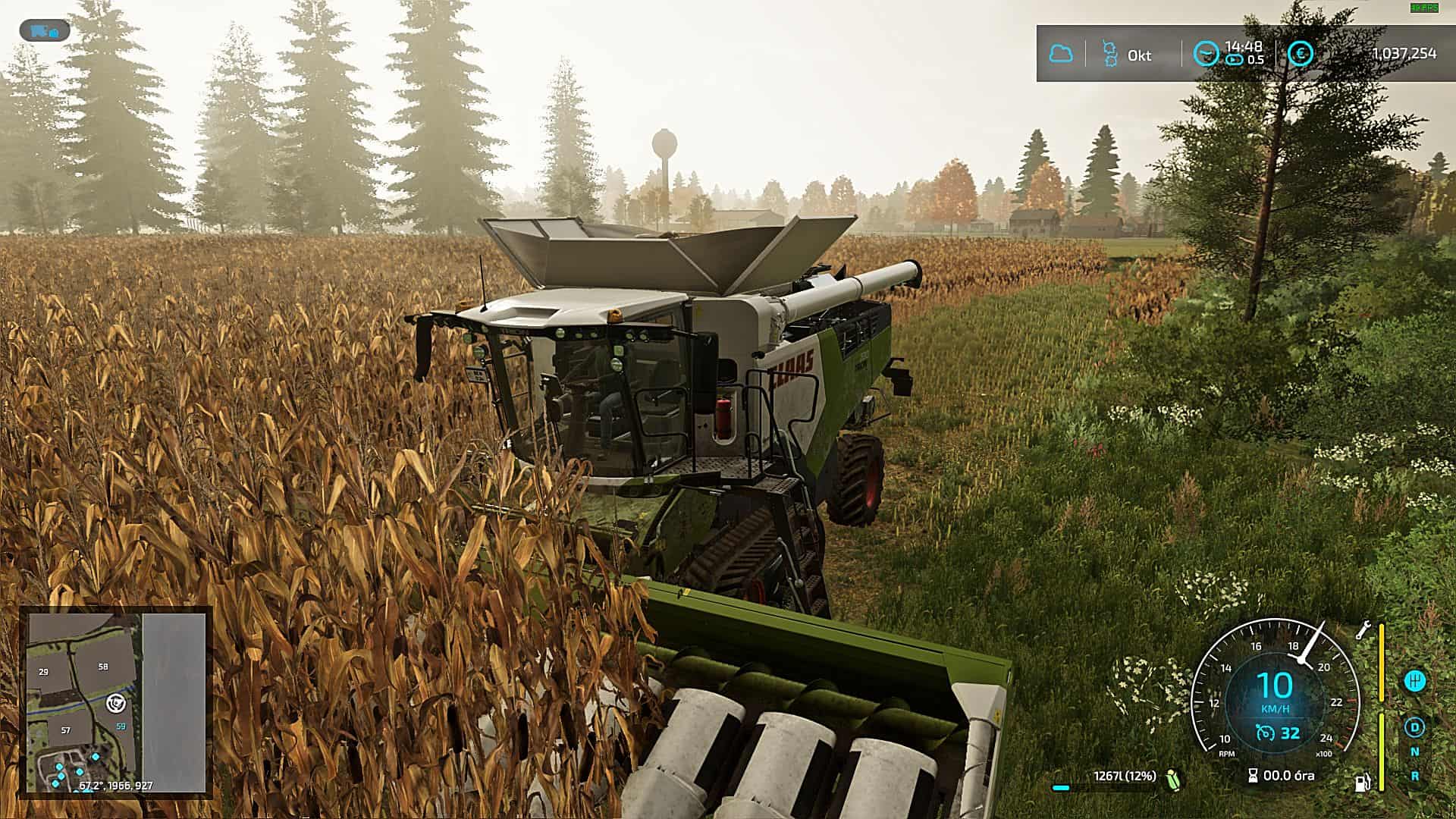
Task: Enable Drive mode with the D indicator
Action: coord(1416,728)
